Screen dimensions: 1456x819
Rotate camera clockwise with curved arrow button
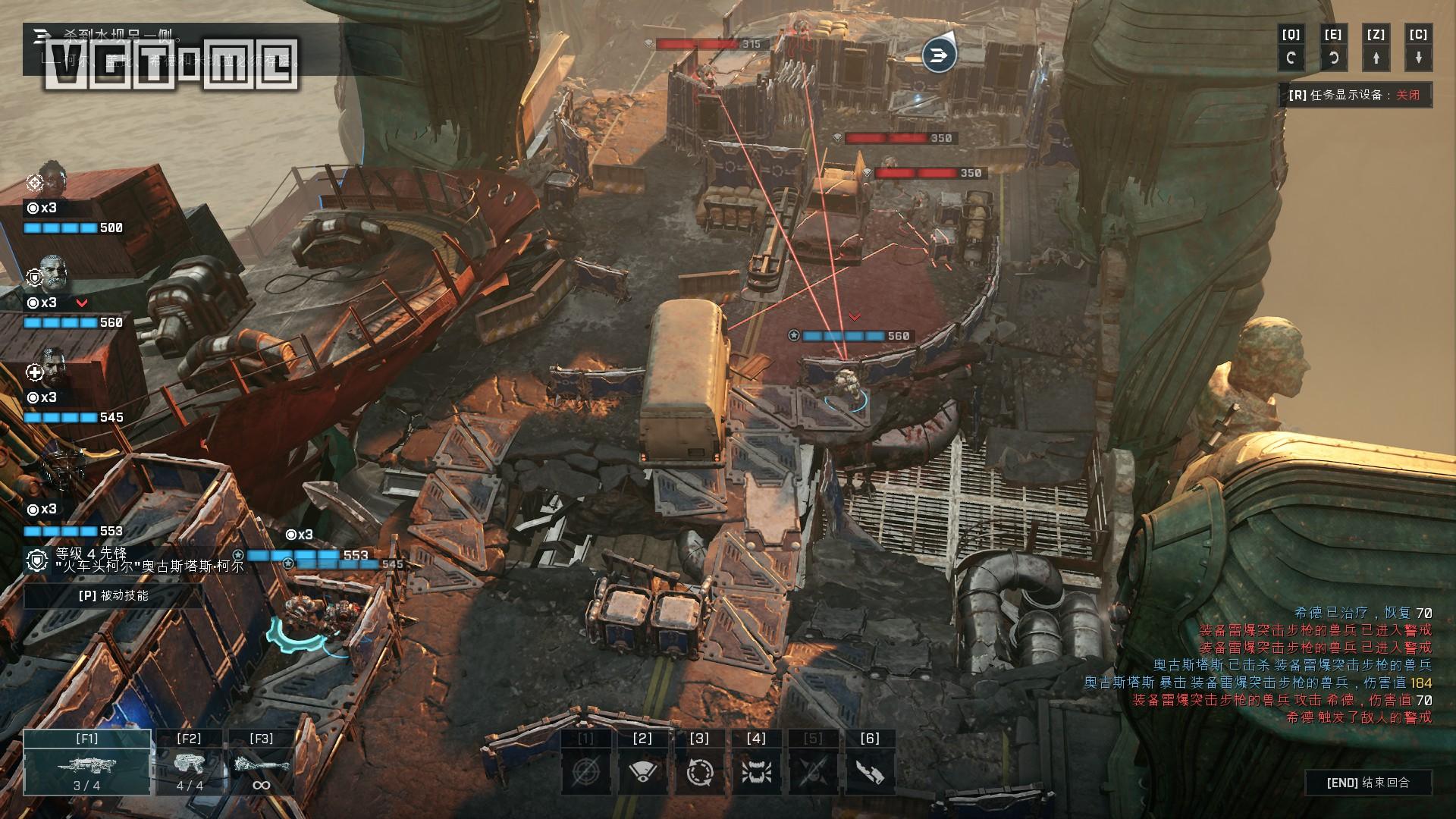[1291, 57]
